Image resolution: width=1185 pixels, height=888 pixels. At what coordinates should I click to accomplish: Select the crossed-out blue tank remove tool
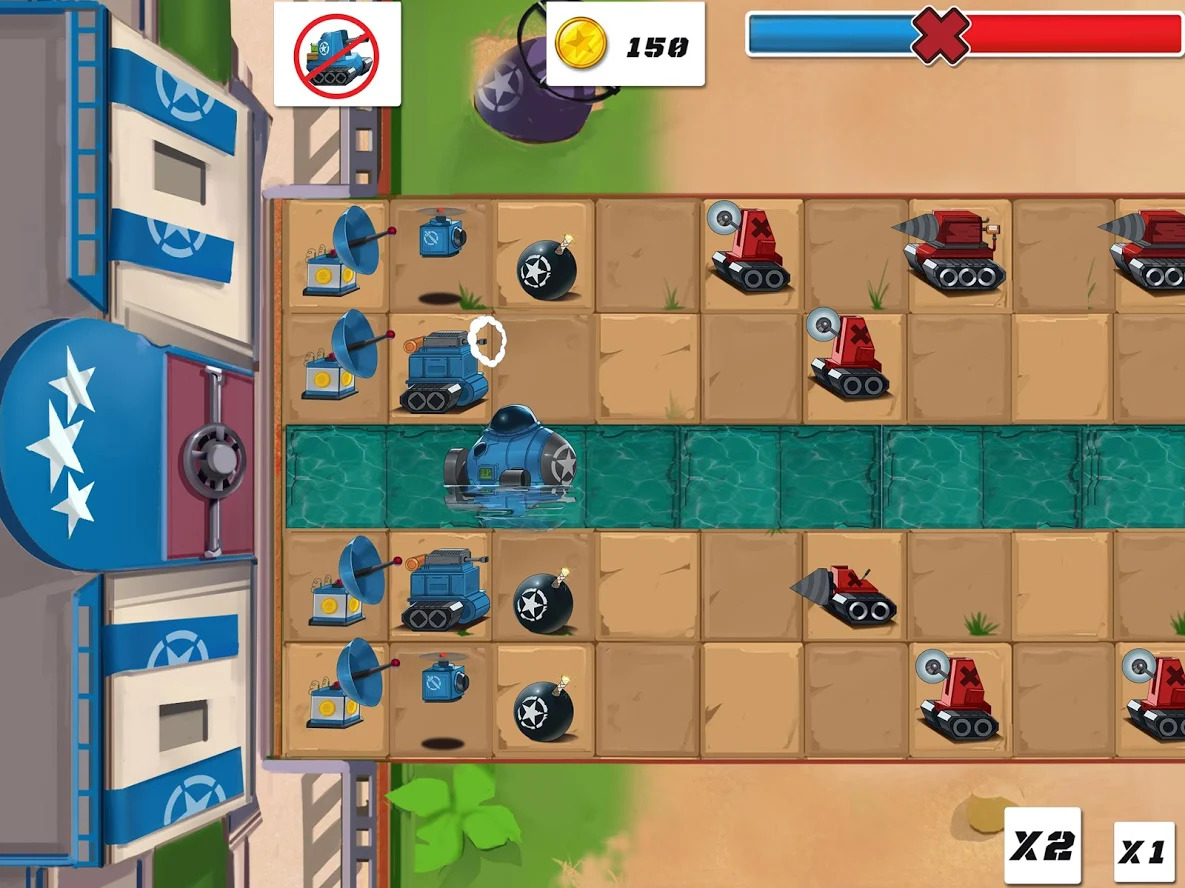(x=337, y=54)
